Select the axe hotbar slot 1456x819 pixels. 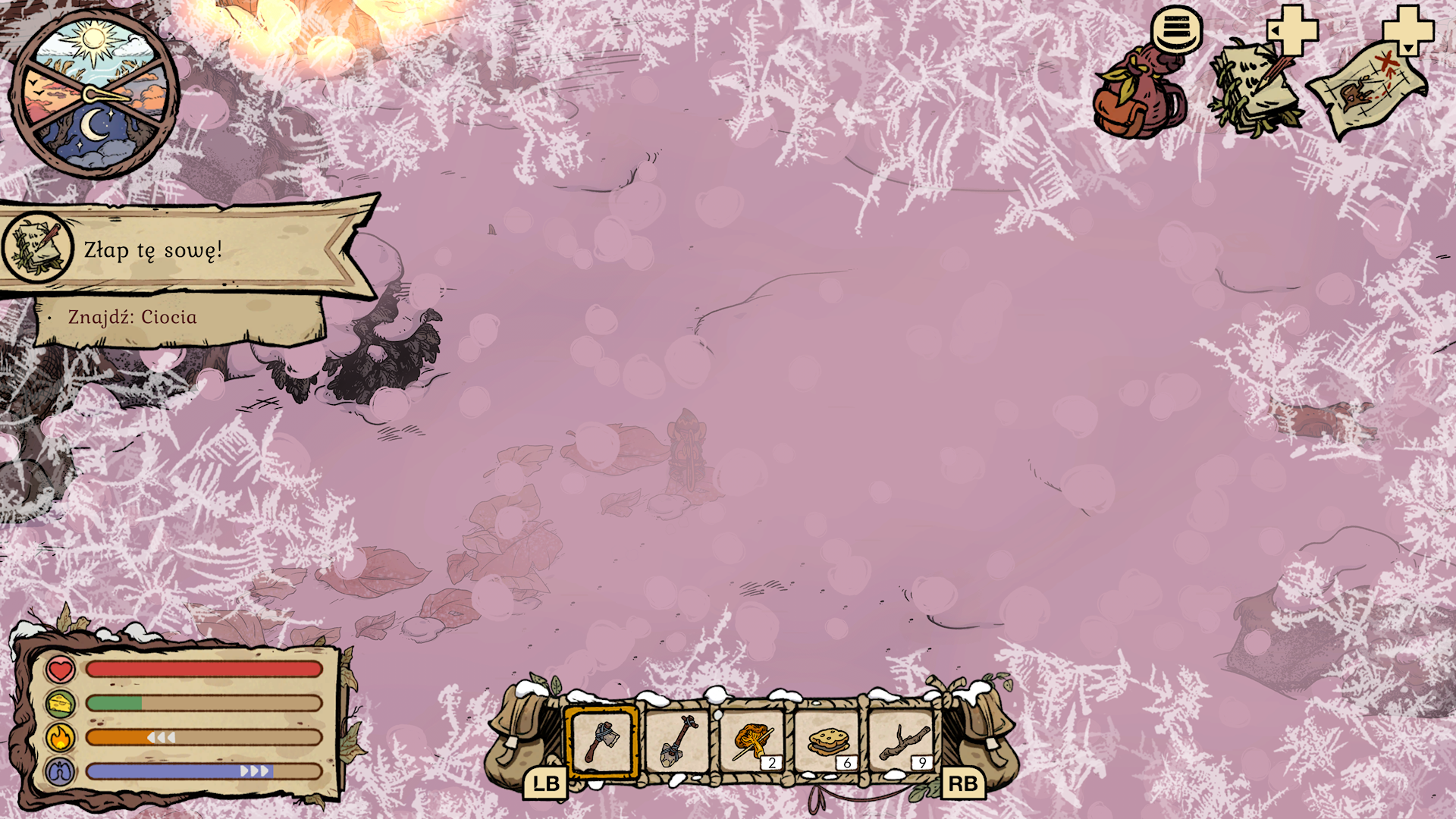pyautogui.click(x=602, y=741)
